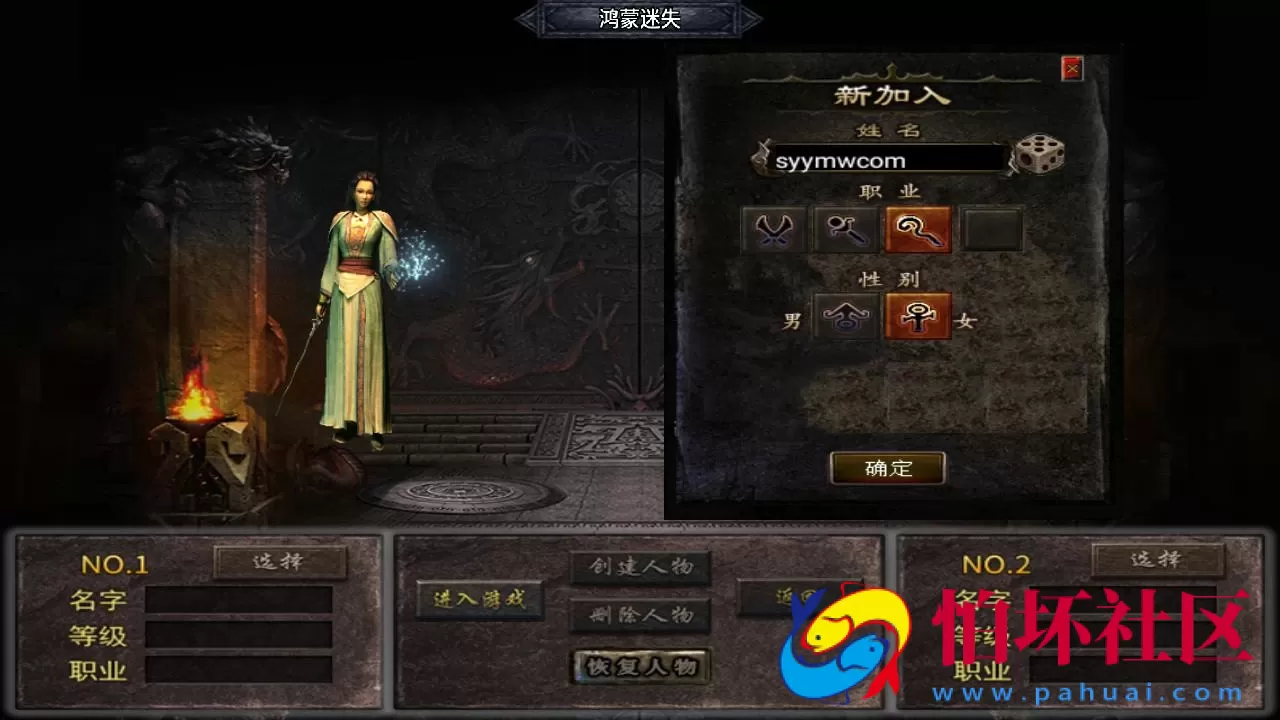
Task: Select the second profession icon (taoist)
Action: (x=845, y=230)
